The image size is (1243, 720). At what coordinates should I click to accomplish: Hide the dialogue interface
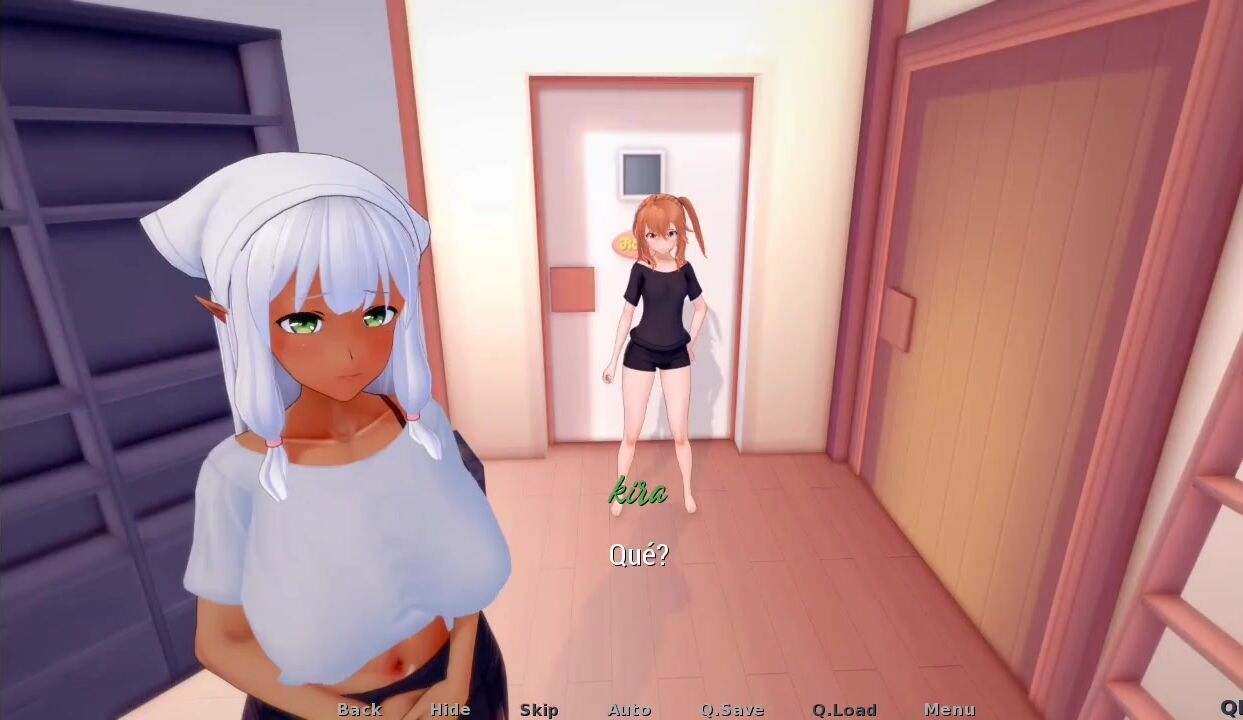point(450,709)
